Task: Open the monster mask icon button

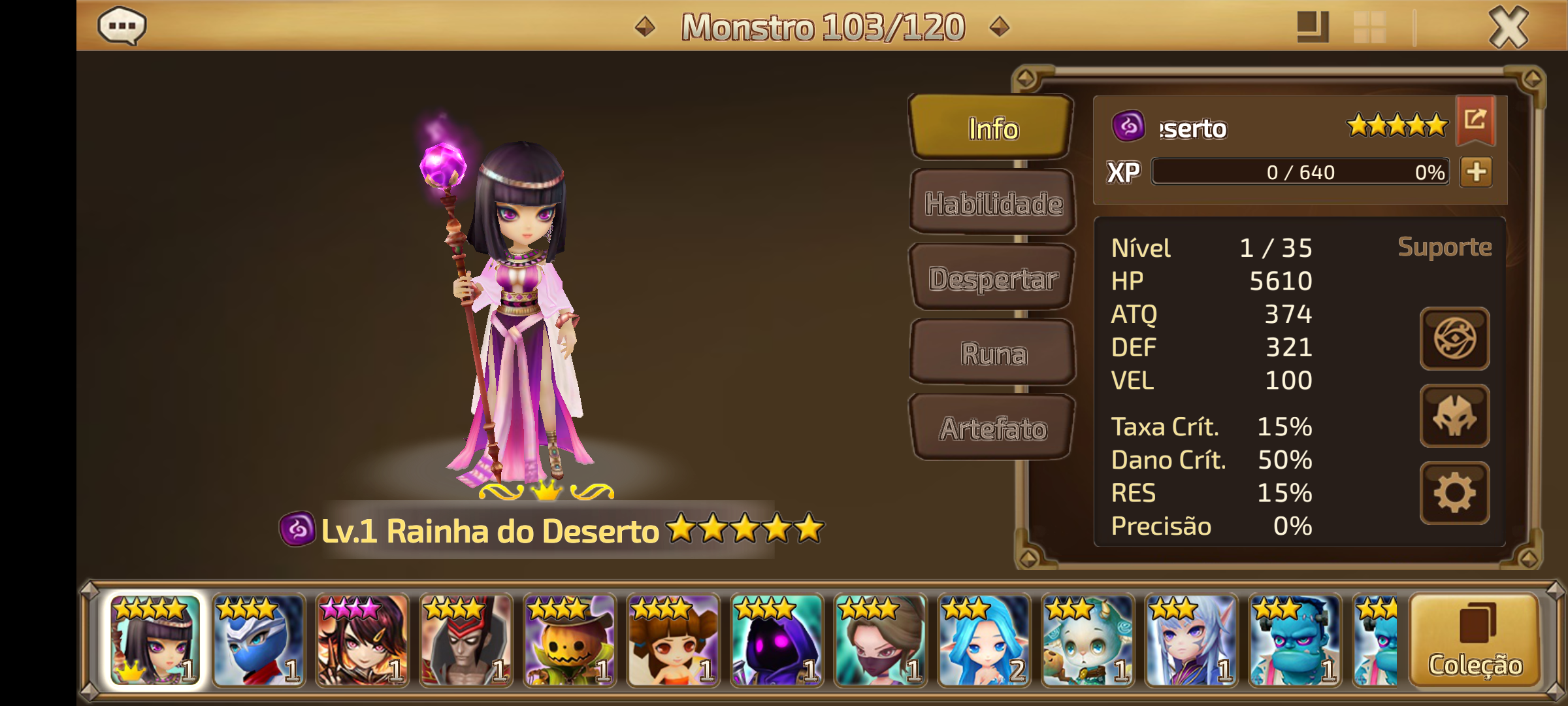Action: [1454, 416]
